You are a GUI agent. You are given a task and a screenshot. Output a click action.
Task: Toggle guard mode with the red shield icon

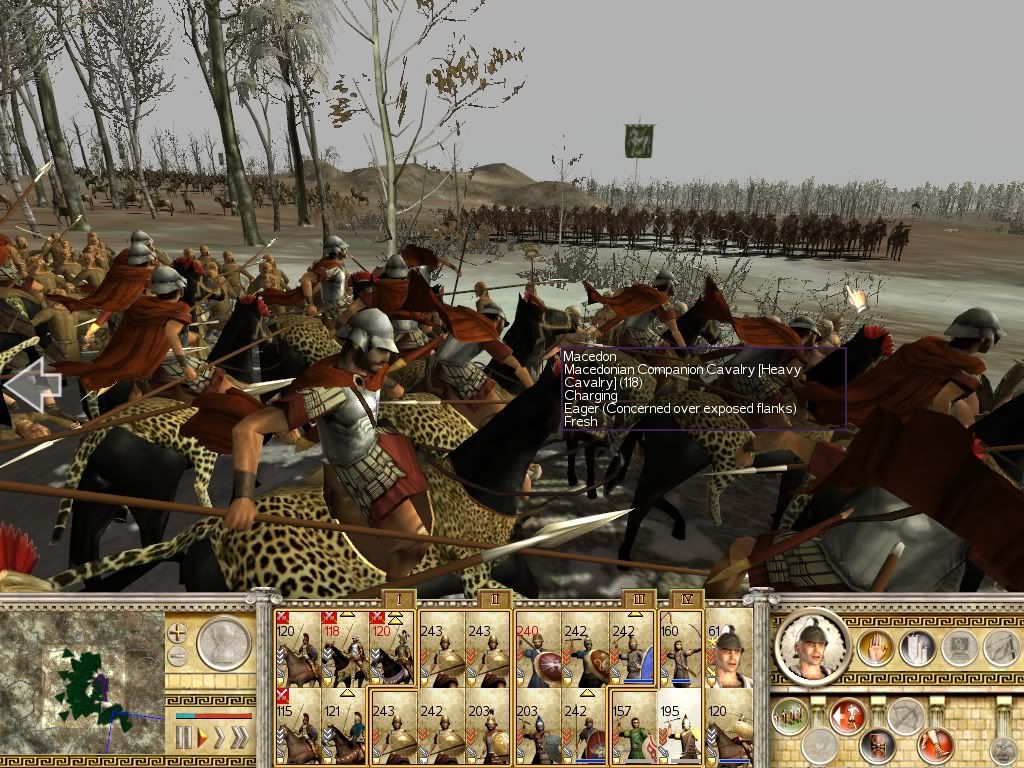tap(877, 744)
